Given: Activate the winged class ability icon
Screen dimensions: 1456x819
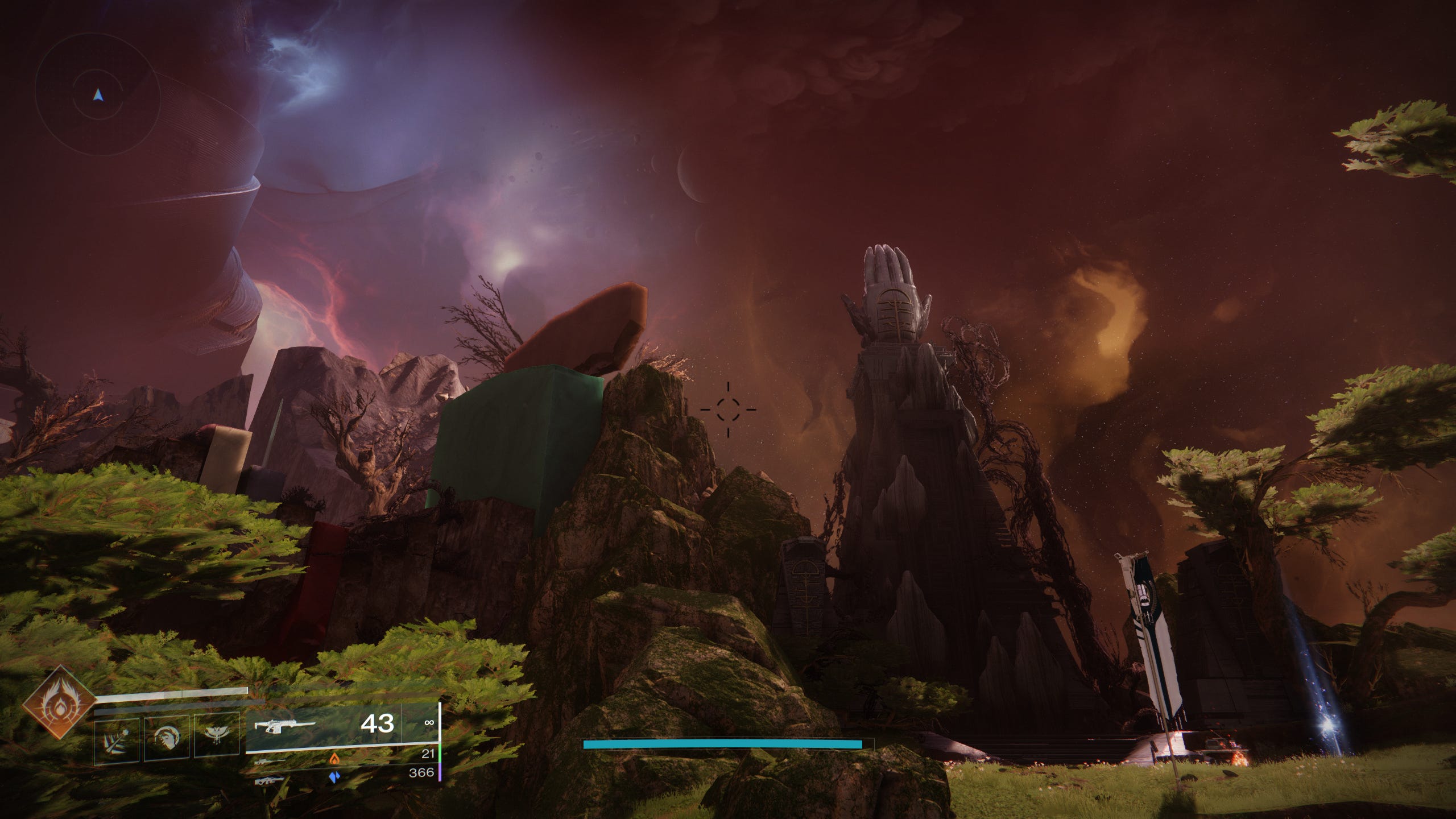Looking at the screenshot, I should pyautogui.click(x=217, y=737).
